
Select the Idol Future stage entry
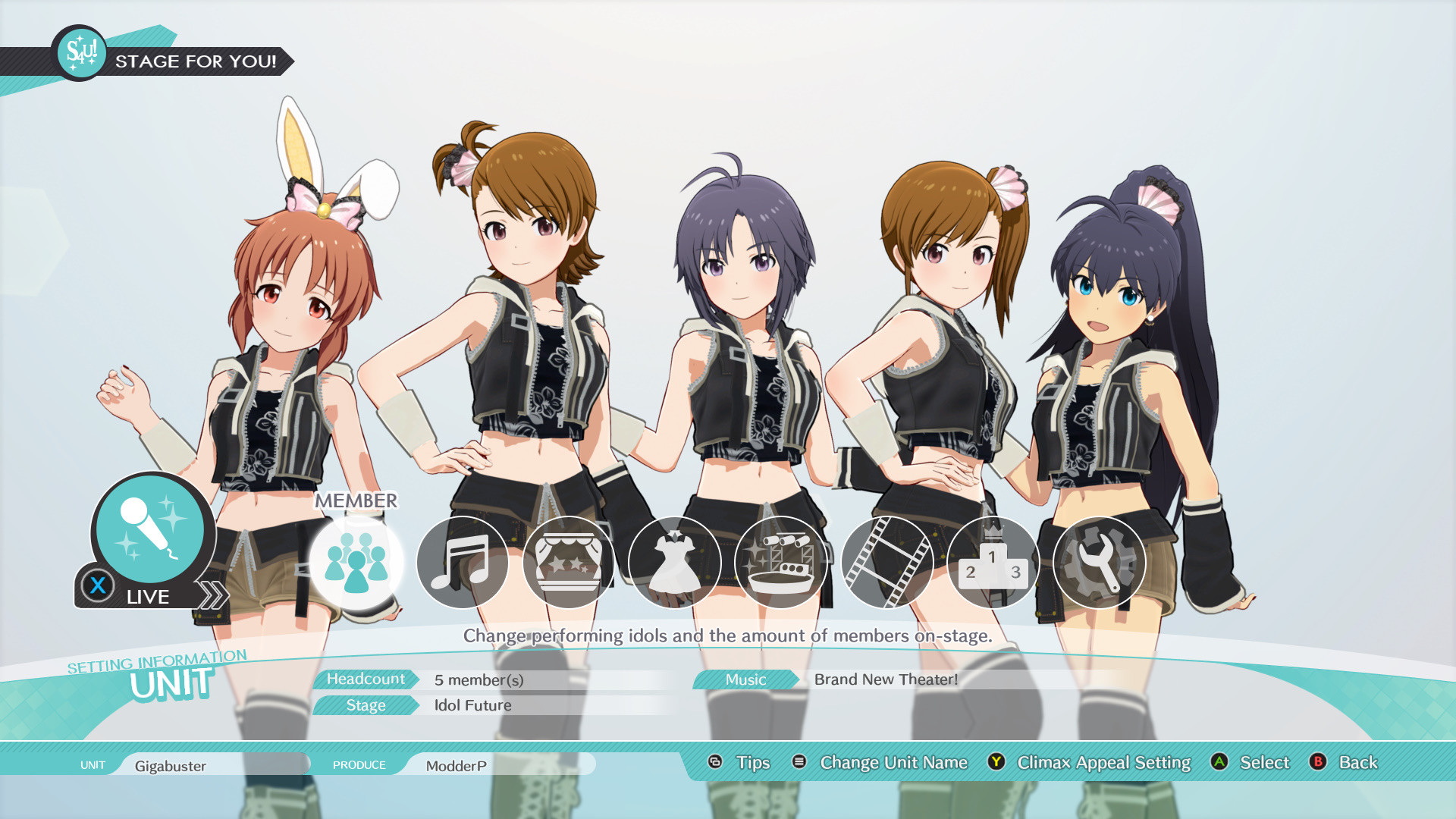(470, 705)
